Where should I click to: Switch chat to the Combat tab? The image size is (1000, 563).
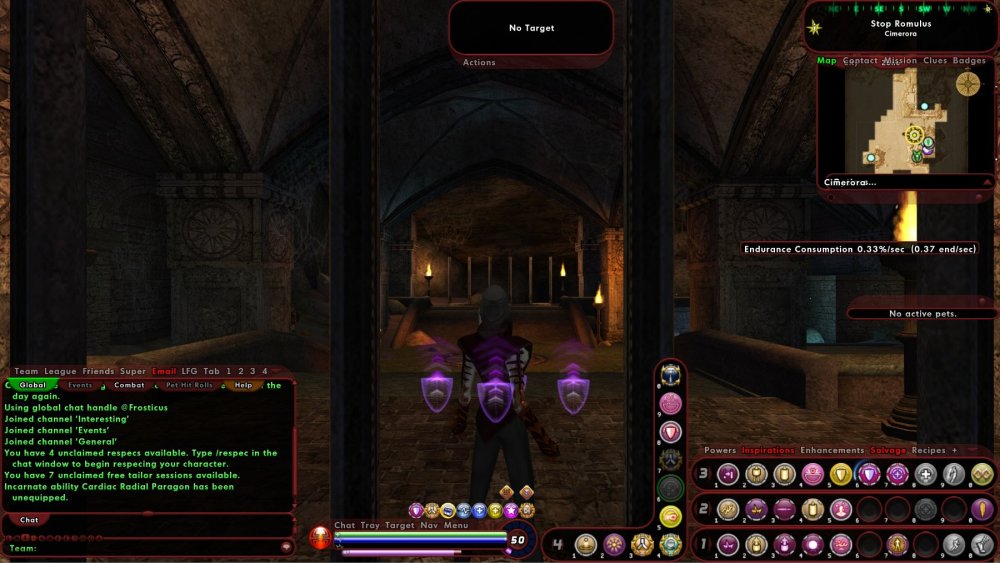tap(129, 385)
